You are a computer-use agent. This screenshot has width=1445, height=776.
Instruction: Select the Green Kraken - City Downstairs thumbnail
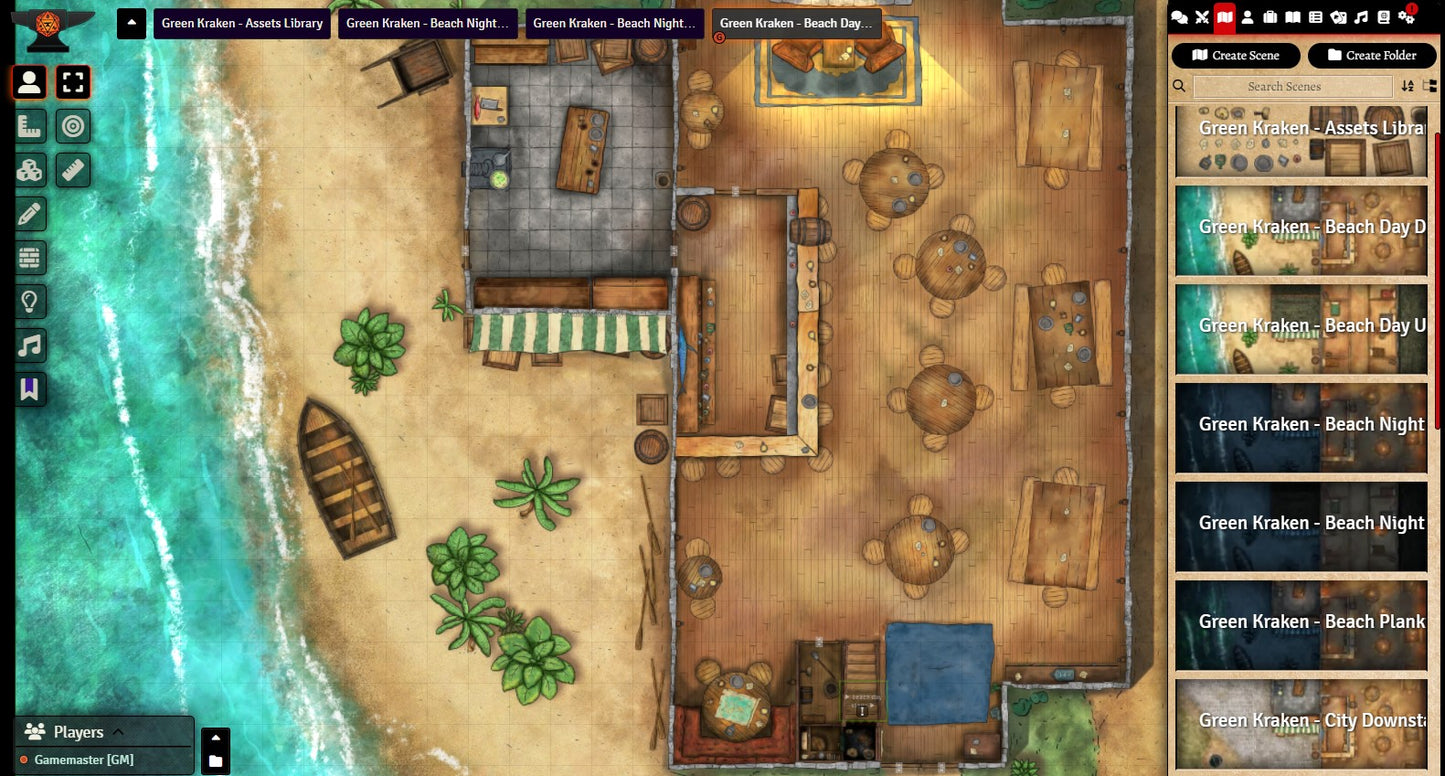[x=1301, y=721]
